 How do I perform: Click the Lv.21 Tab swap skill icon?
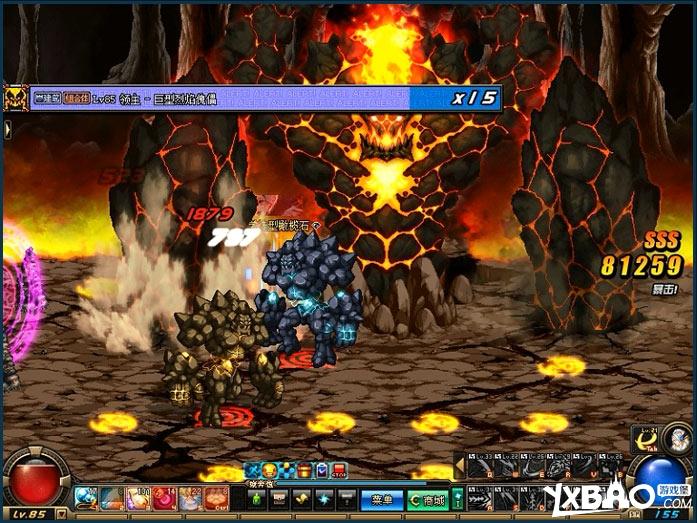coord(648,438)
